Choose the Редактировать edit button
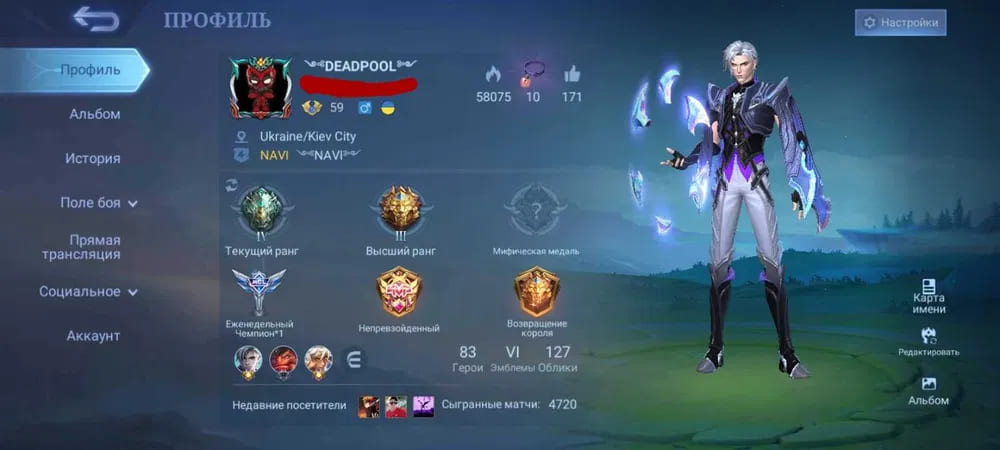 pyautogui.click(x=928, y=342)
